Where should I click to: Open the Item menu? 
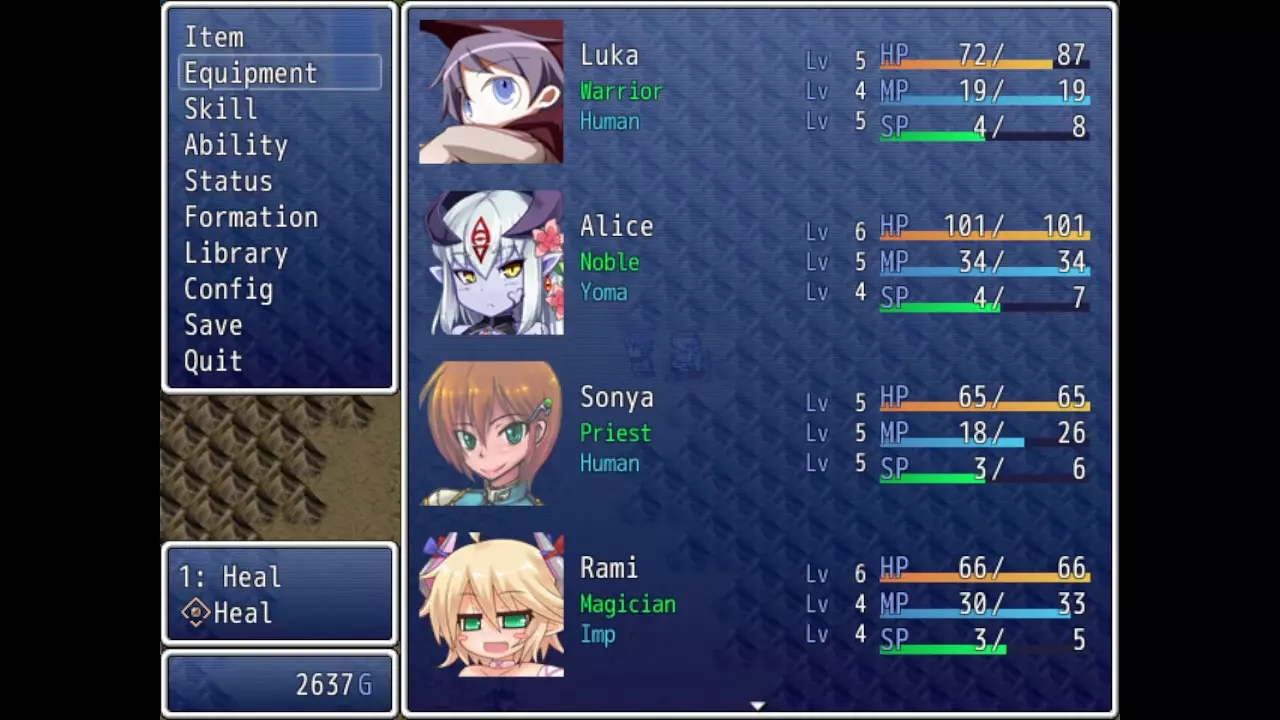tap(214, 38)
